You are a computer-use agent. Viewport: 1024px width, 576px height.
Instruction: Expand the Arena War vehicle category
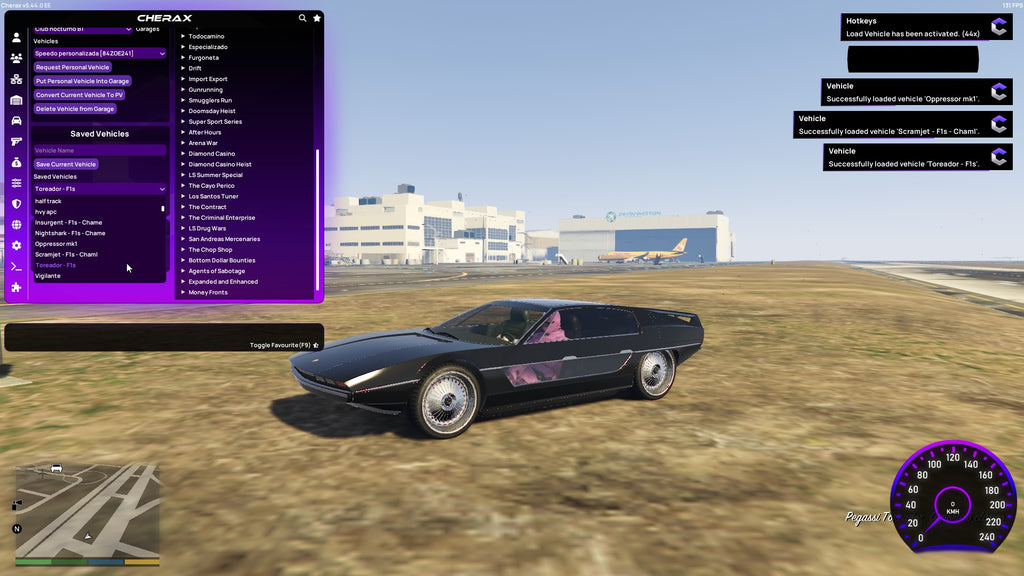(x=205, y=143)
